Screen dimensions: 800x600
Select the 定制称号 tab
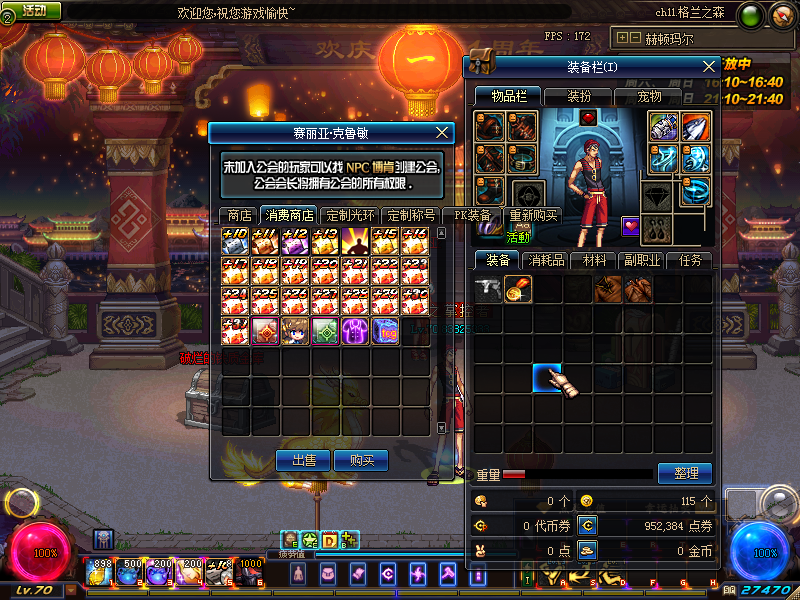point(411,215)
